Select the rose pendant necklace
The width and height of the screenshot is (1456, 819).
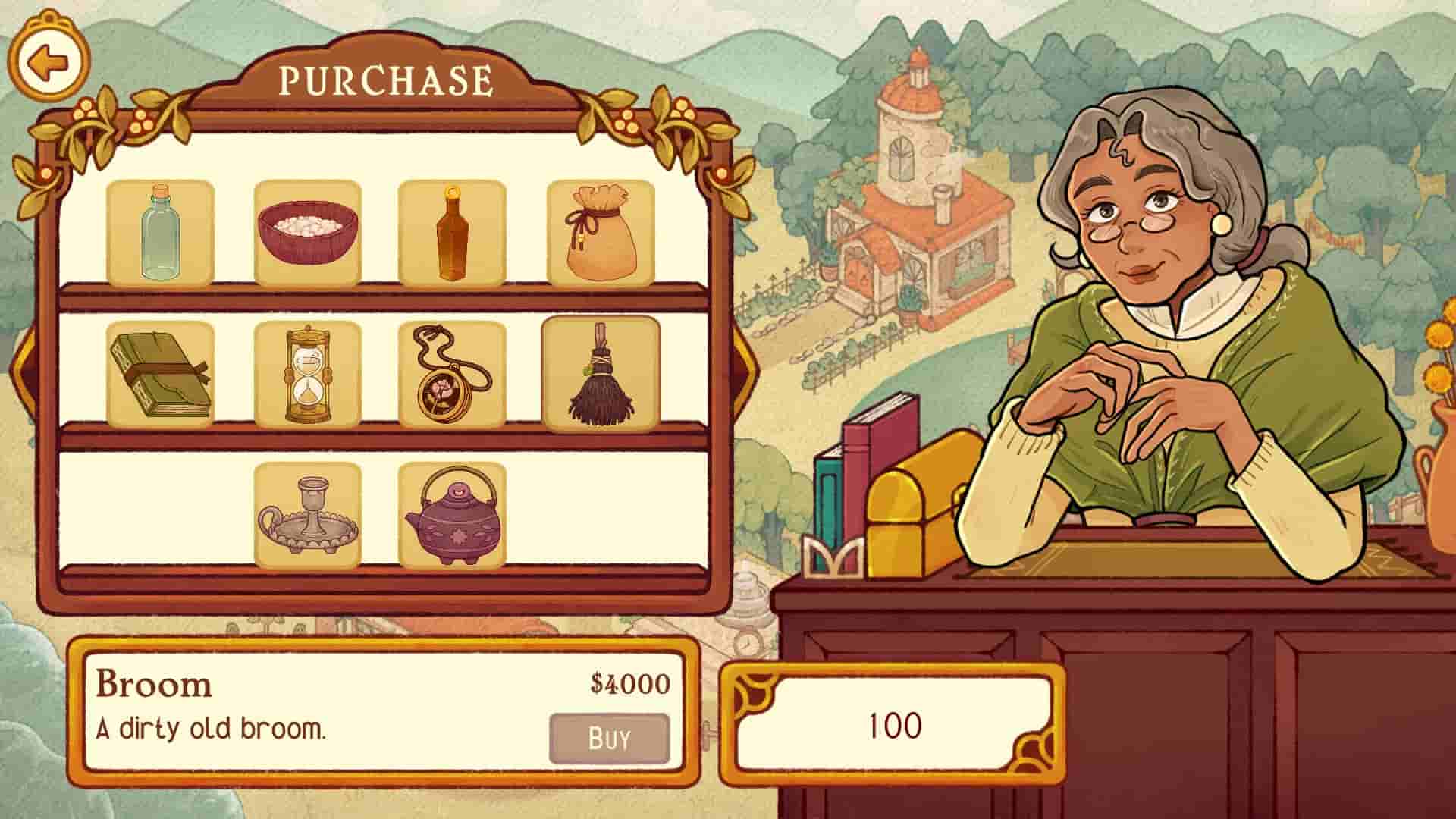pyautogui.click(x=452, y=375)
